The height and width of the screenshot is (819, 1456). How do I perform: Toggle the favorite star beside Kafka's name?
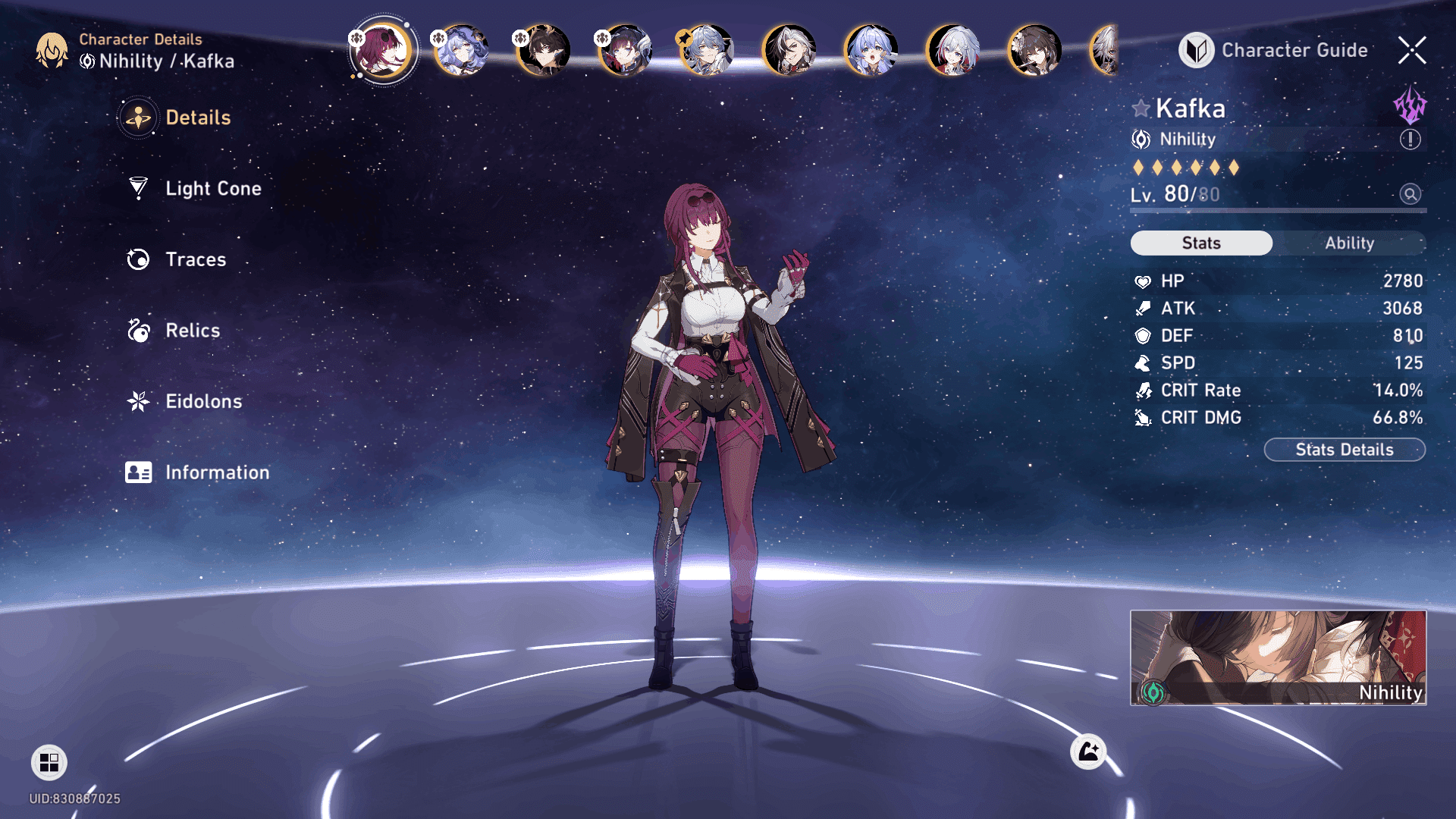1141,108
